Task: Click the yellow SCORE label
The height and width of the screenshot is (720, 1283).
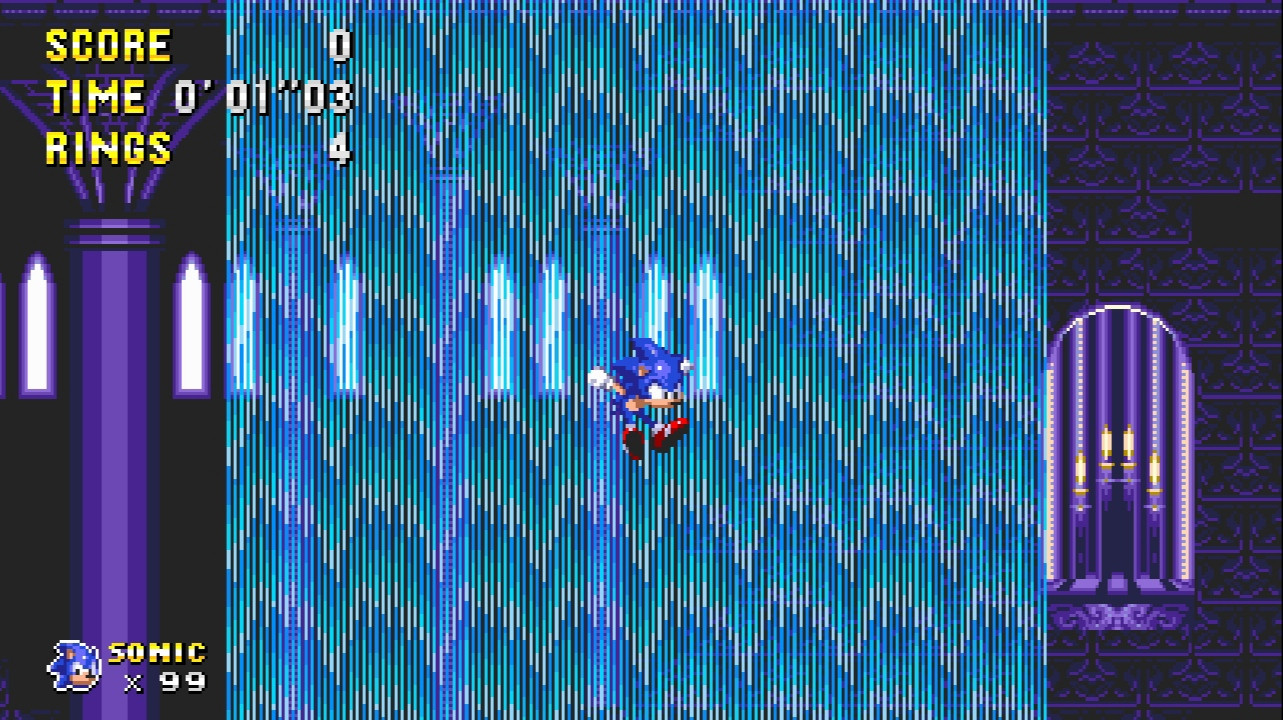Action: point(103,44)
